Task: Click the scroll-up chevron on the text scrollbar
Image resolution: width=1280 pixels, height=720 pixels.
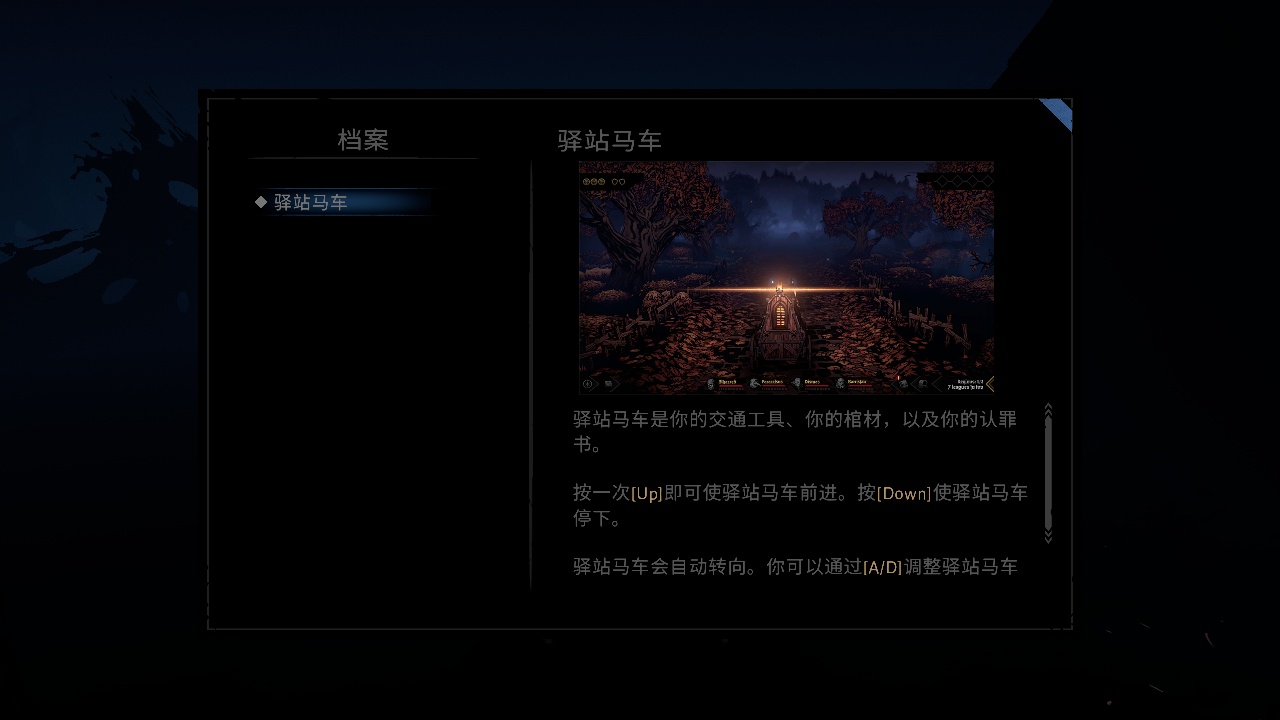Action: tap(1048, 408)
